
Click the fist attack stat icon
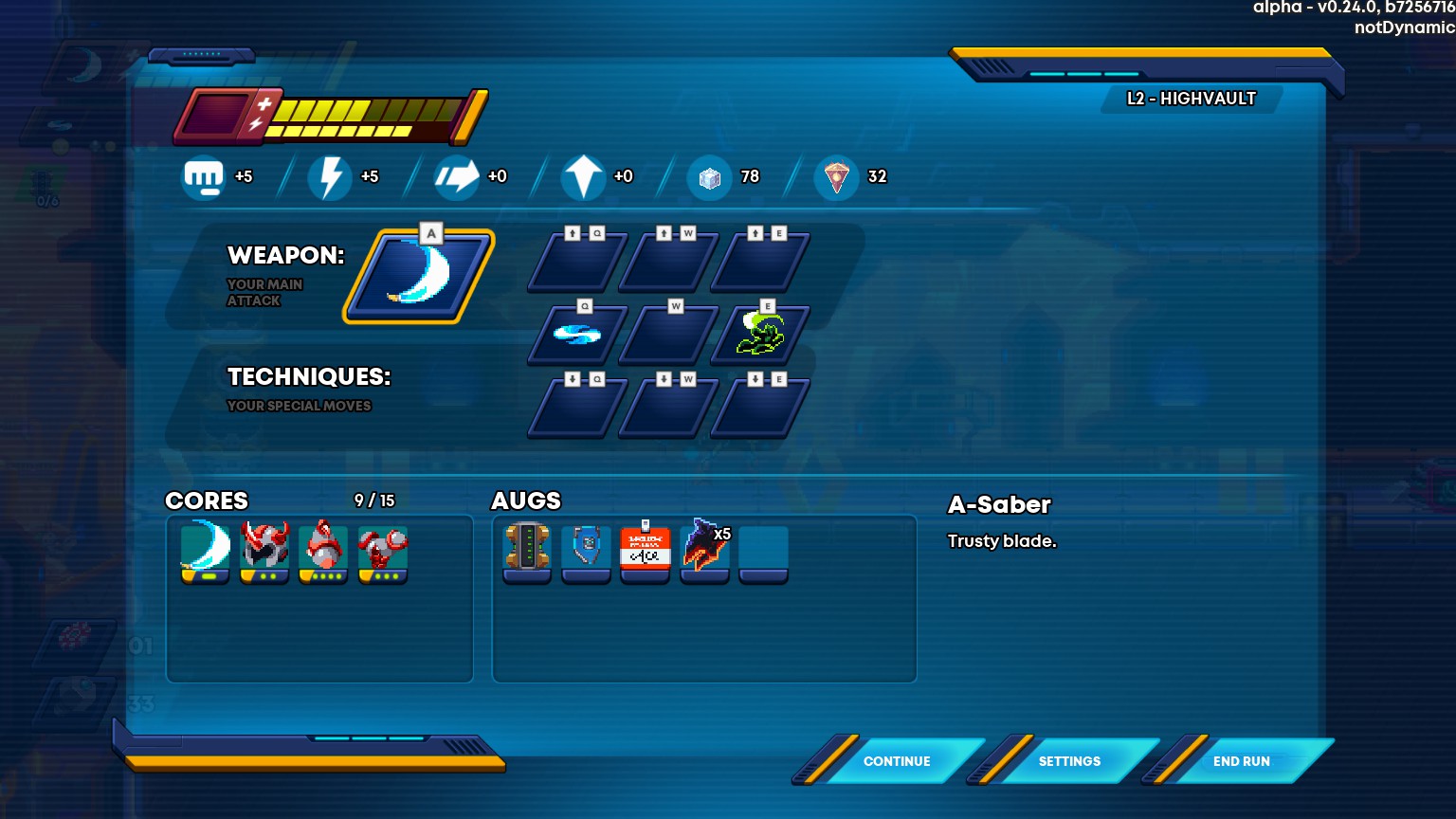[204, 177]
